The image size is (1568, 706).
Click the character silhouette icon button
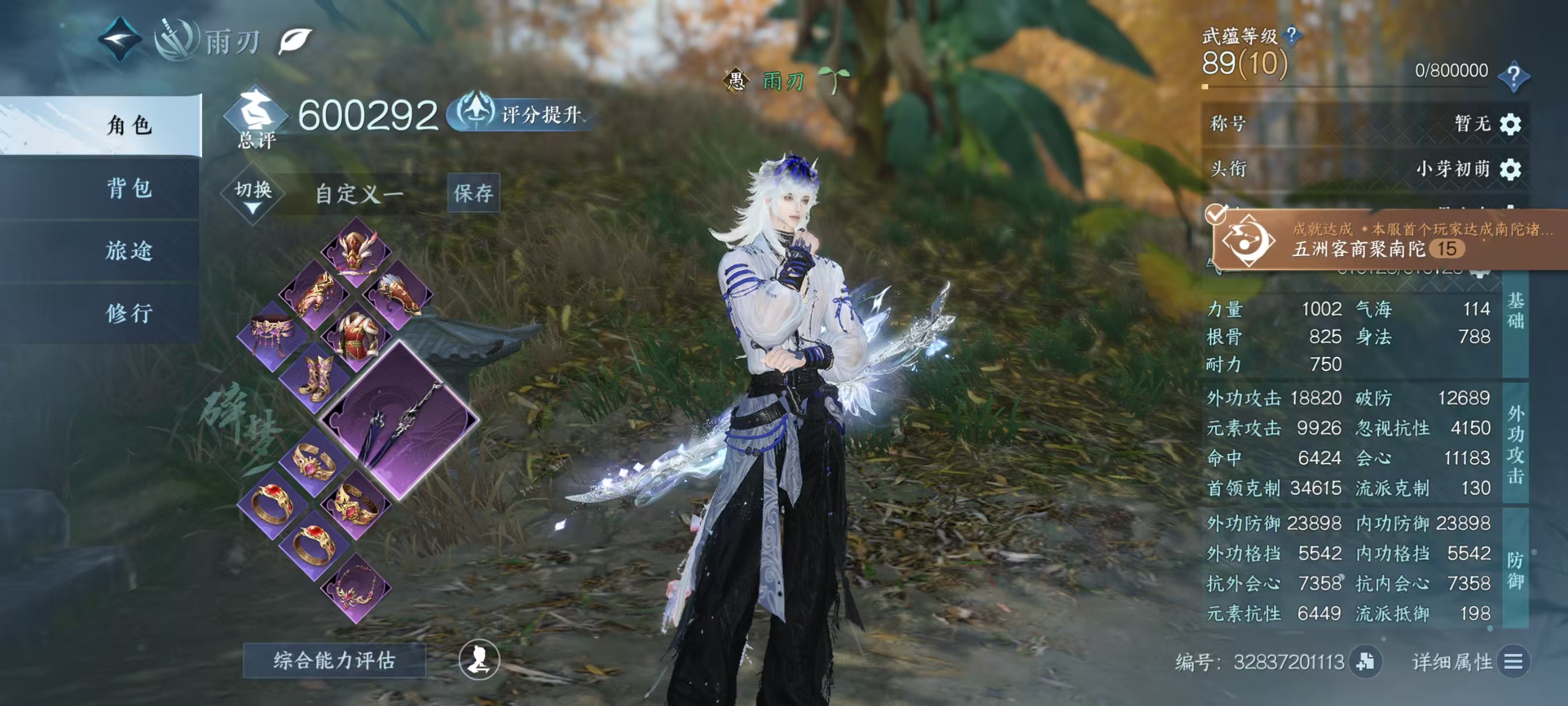click(x=479, y=659)
